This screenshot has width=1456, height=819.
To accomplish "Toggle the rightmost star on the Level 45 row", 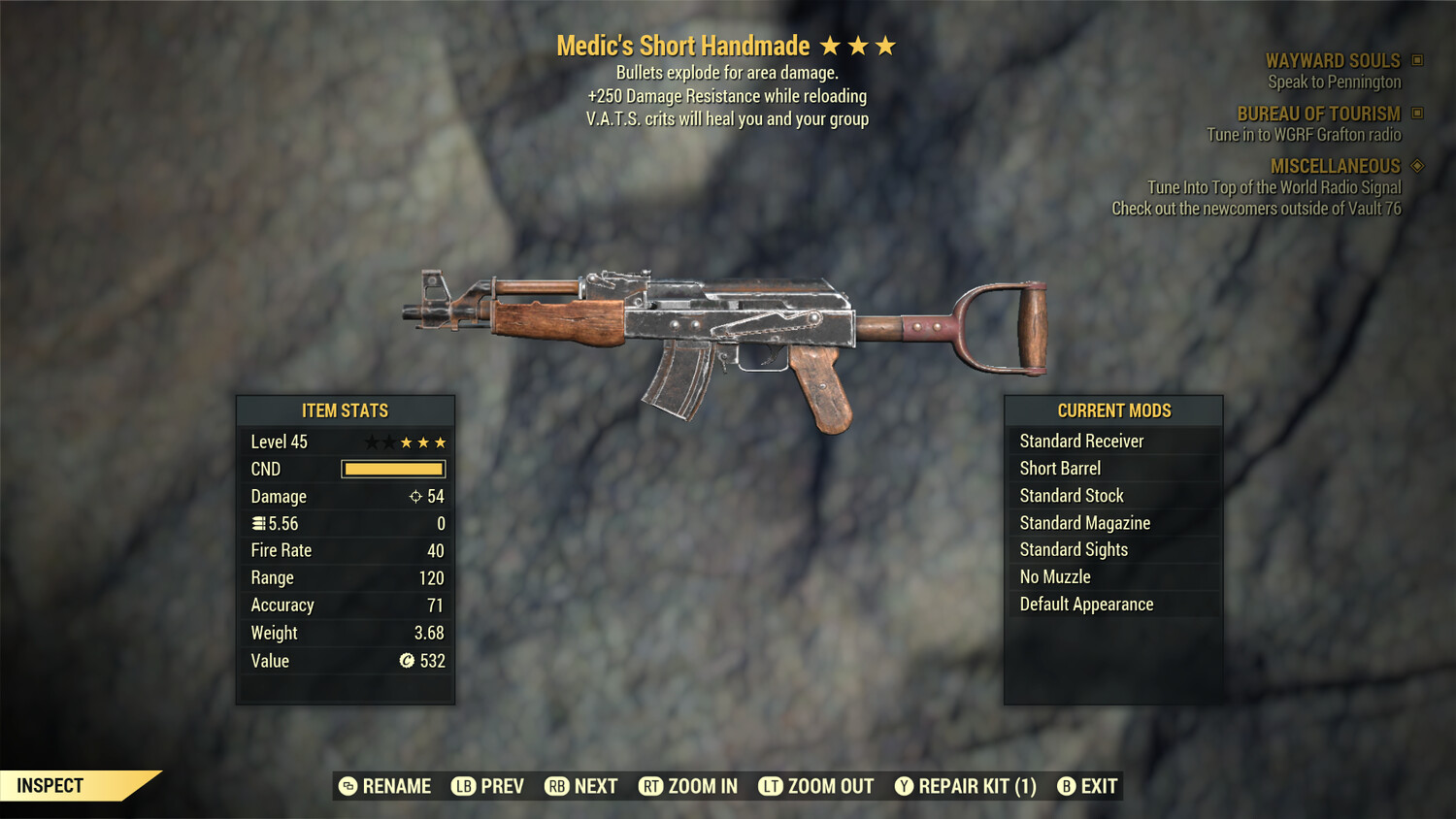I will pos(442,442).
